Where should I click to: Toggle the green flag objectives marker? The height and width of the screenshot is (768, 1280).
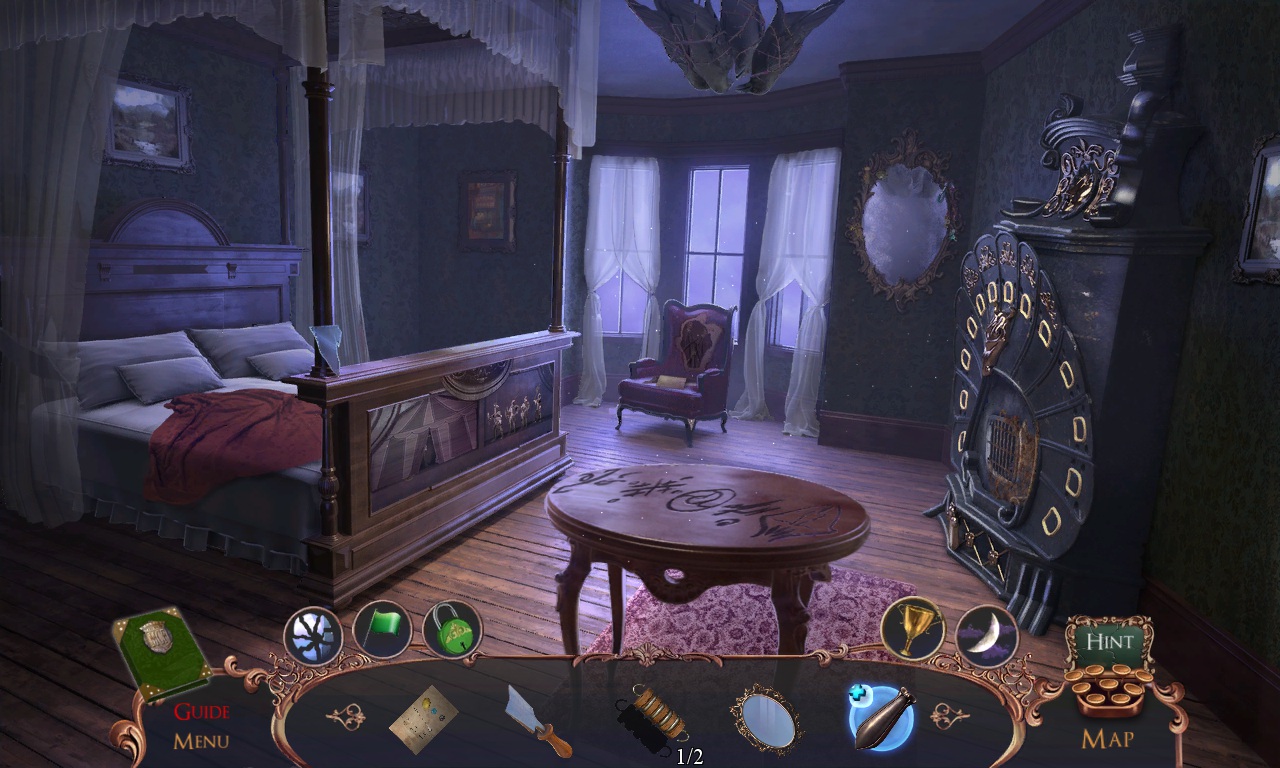click(383, 627)
